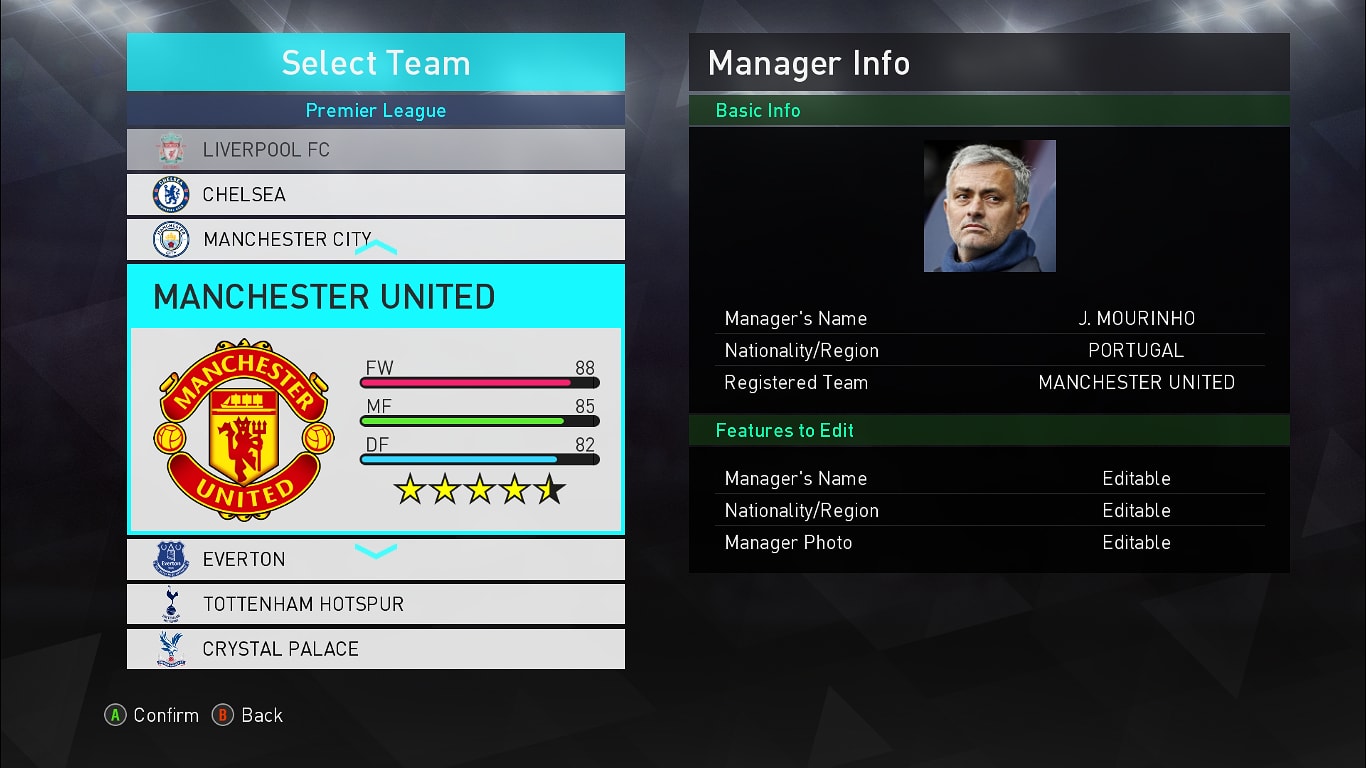Open the Premier League league selector header

tap(375, 110)
